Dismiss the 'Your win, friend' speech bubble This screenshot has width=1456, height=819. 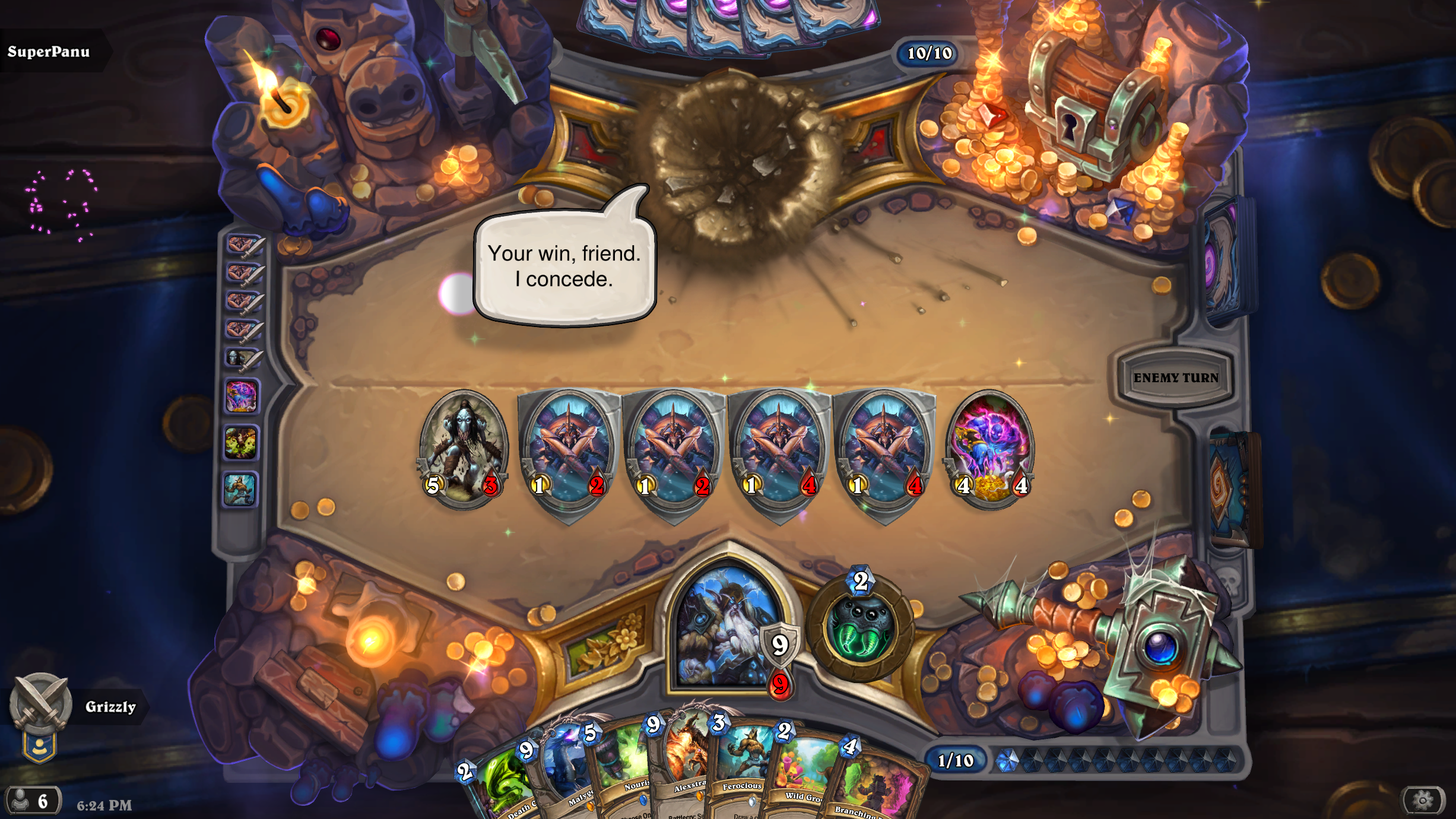pyautogui.click(x=564, y=266)
